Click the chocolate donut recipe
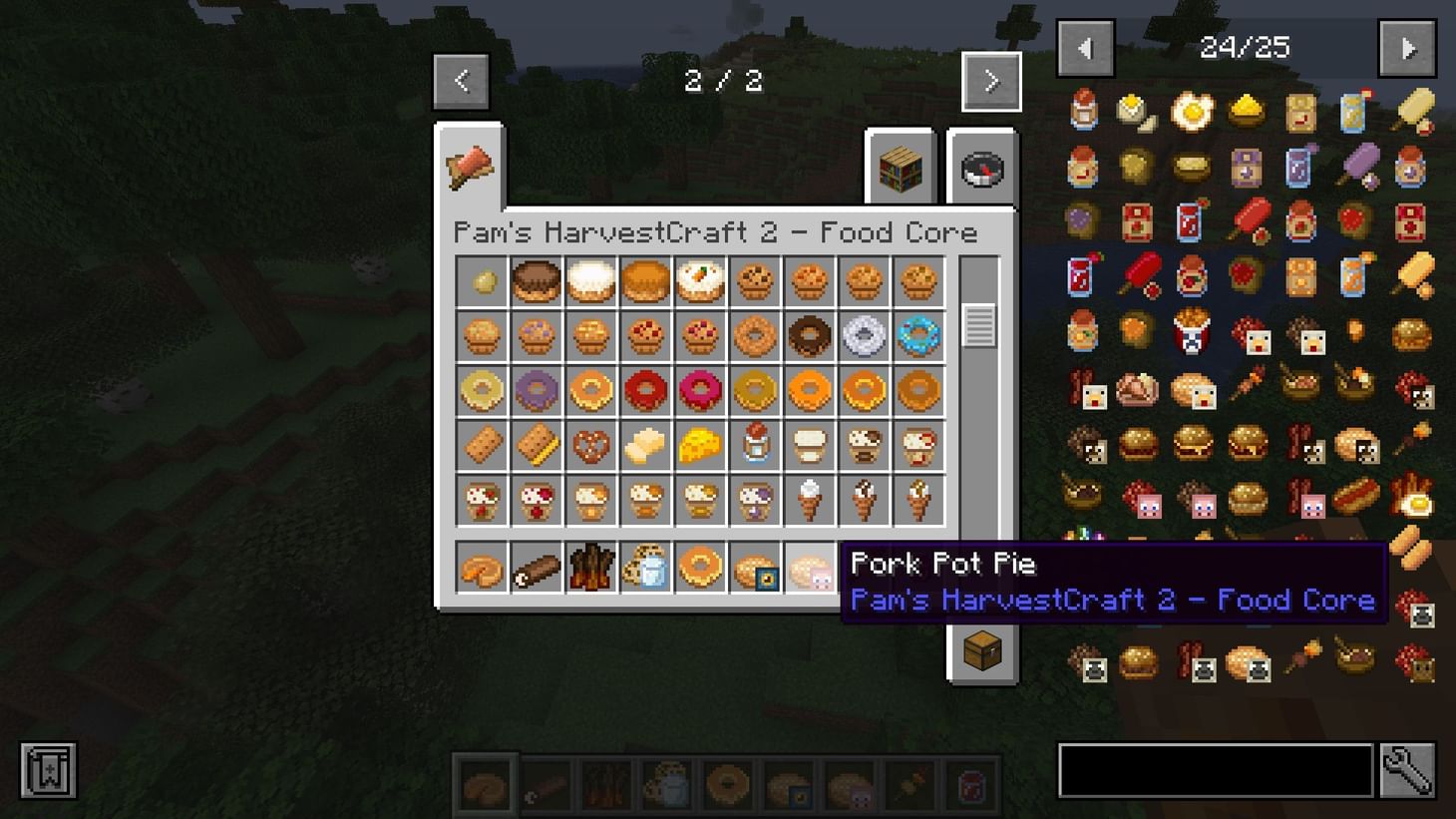The image size is (1456, 819). coord(809,336)
